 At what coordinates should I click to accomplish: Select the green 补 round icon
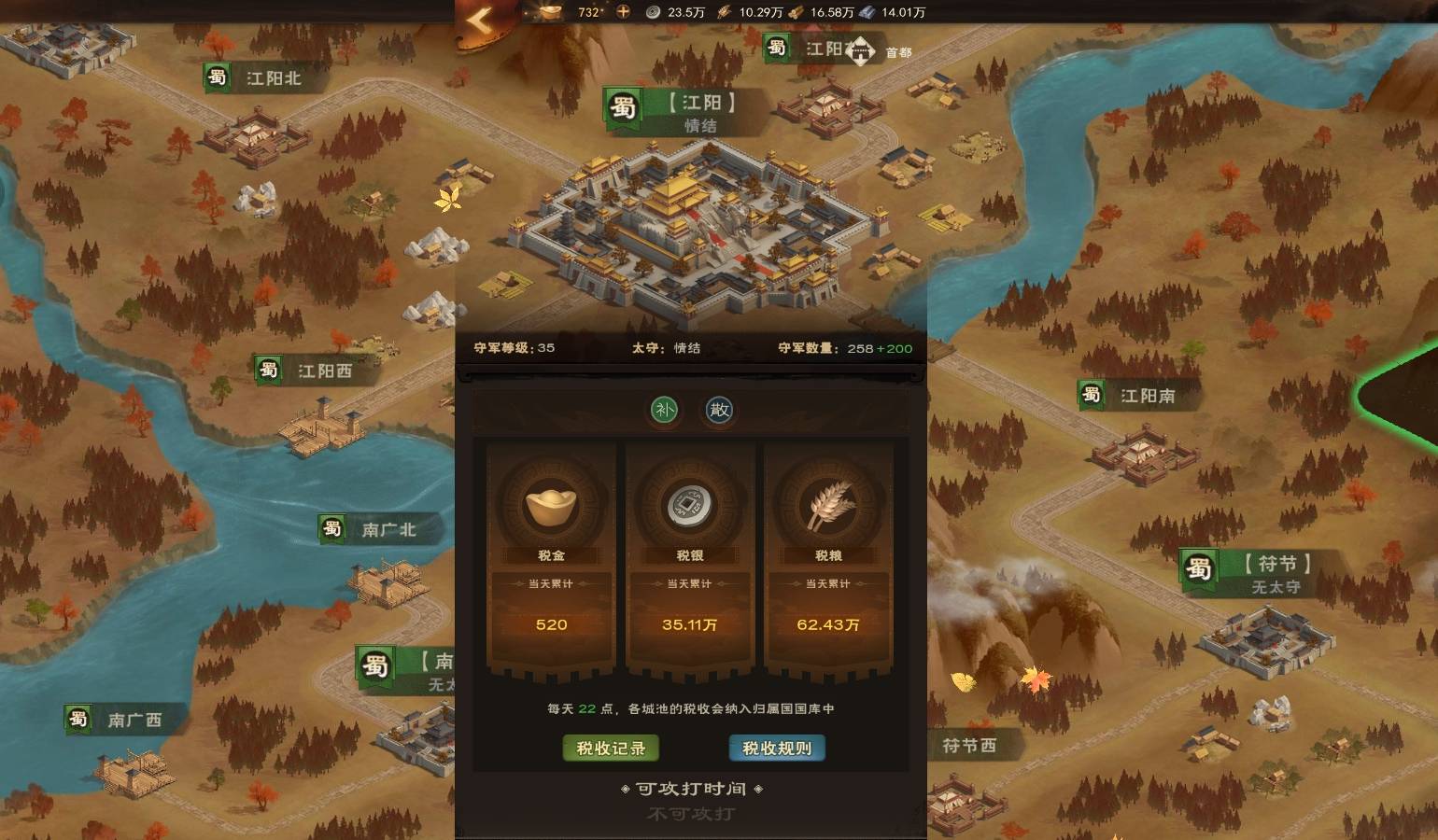tap(664, 410)
